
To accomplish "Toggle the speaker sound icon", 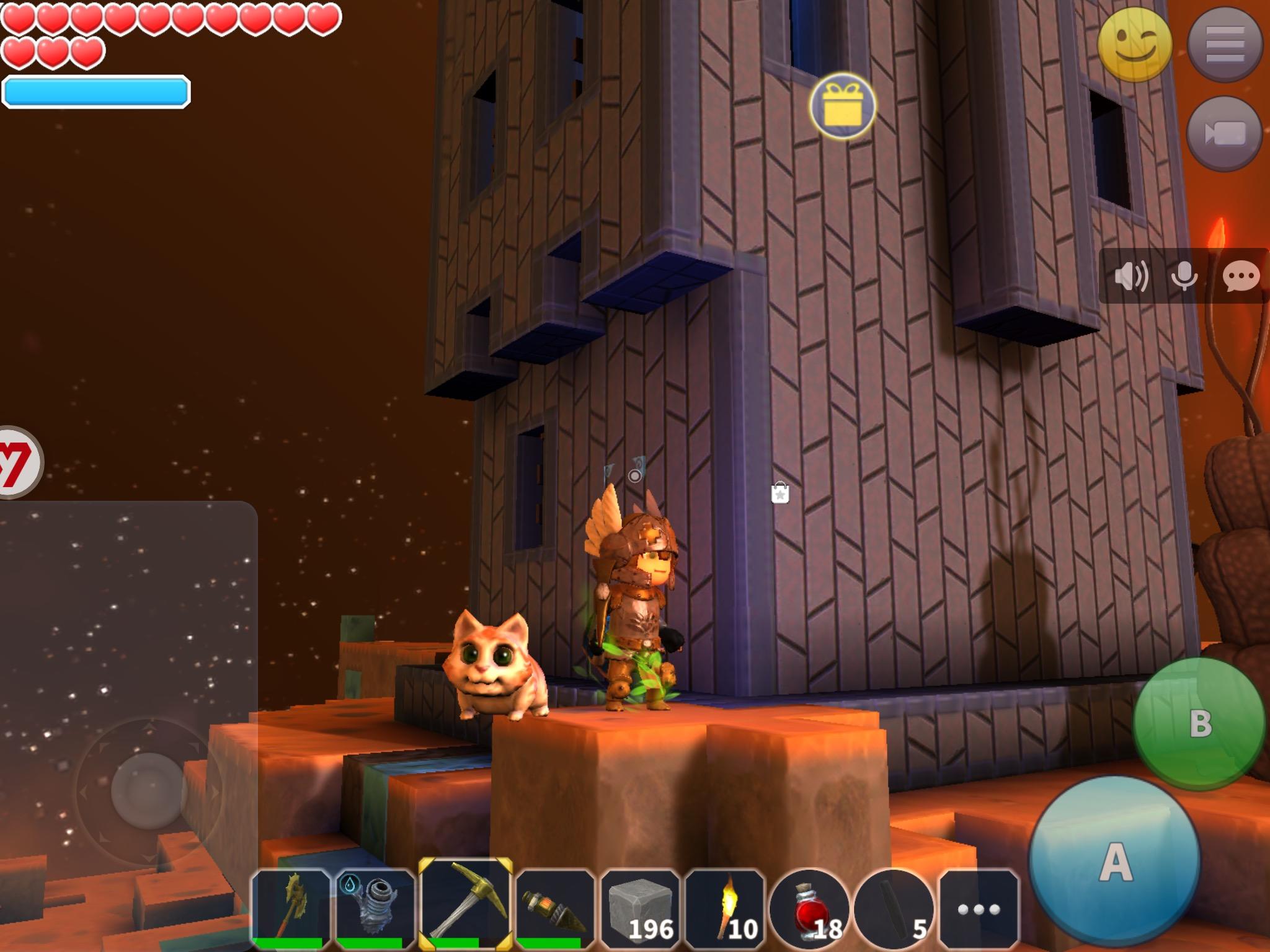I will [1130, 276].
